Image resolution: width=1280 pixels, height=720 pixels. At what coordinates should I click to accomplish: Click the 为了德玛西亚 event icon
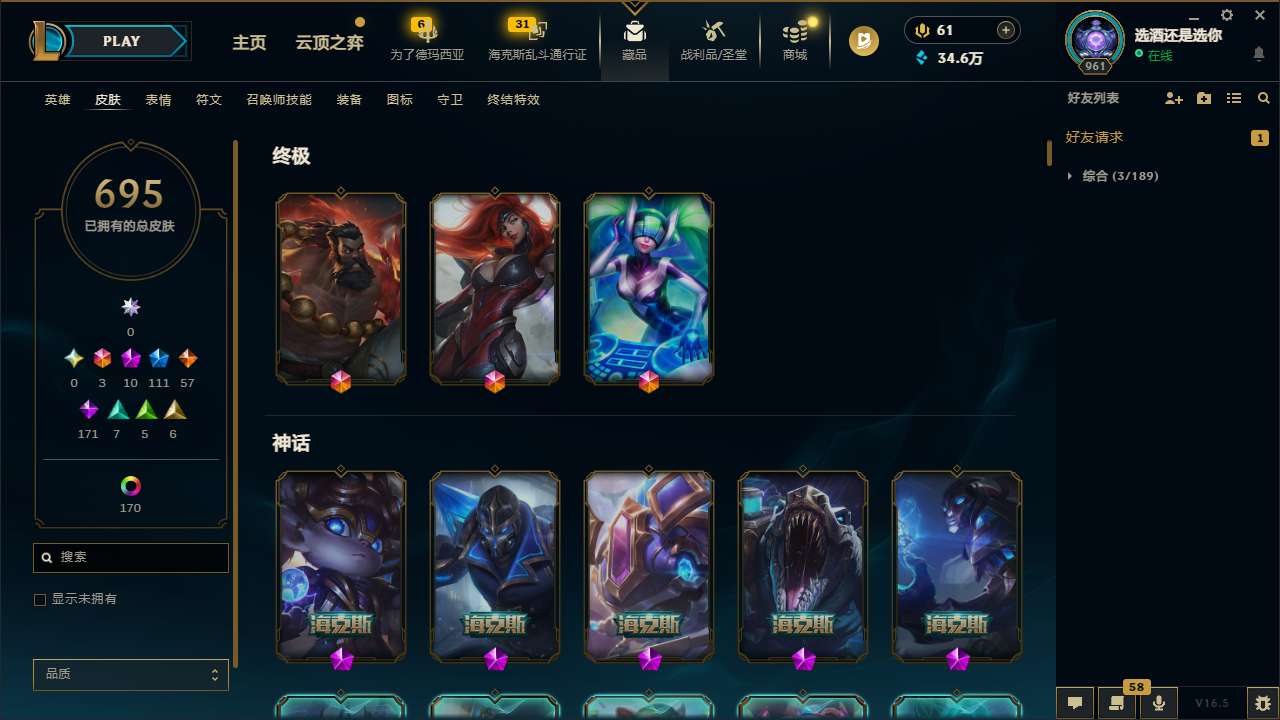(427, 32)
